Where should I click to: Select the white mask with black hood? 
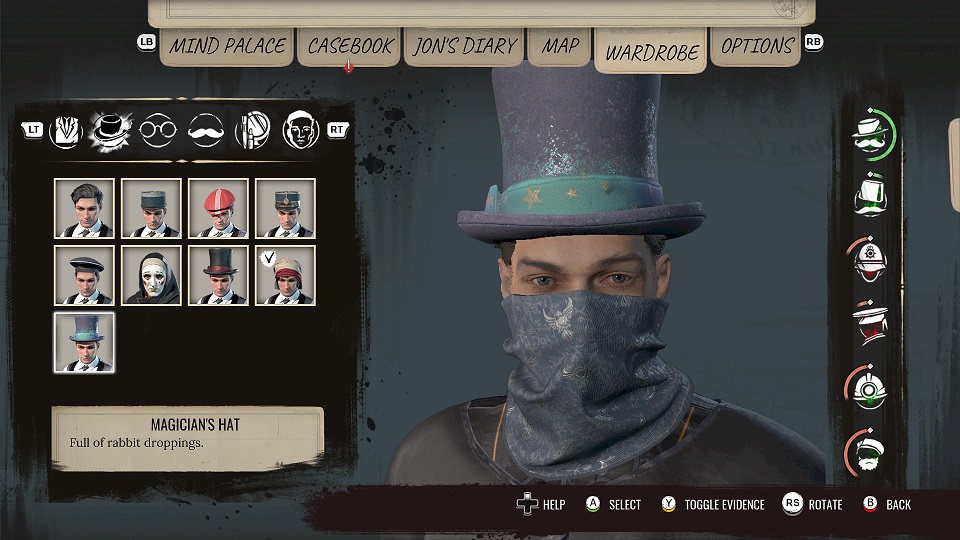pyautogui.click(x=151, y=275)
